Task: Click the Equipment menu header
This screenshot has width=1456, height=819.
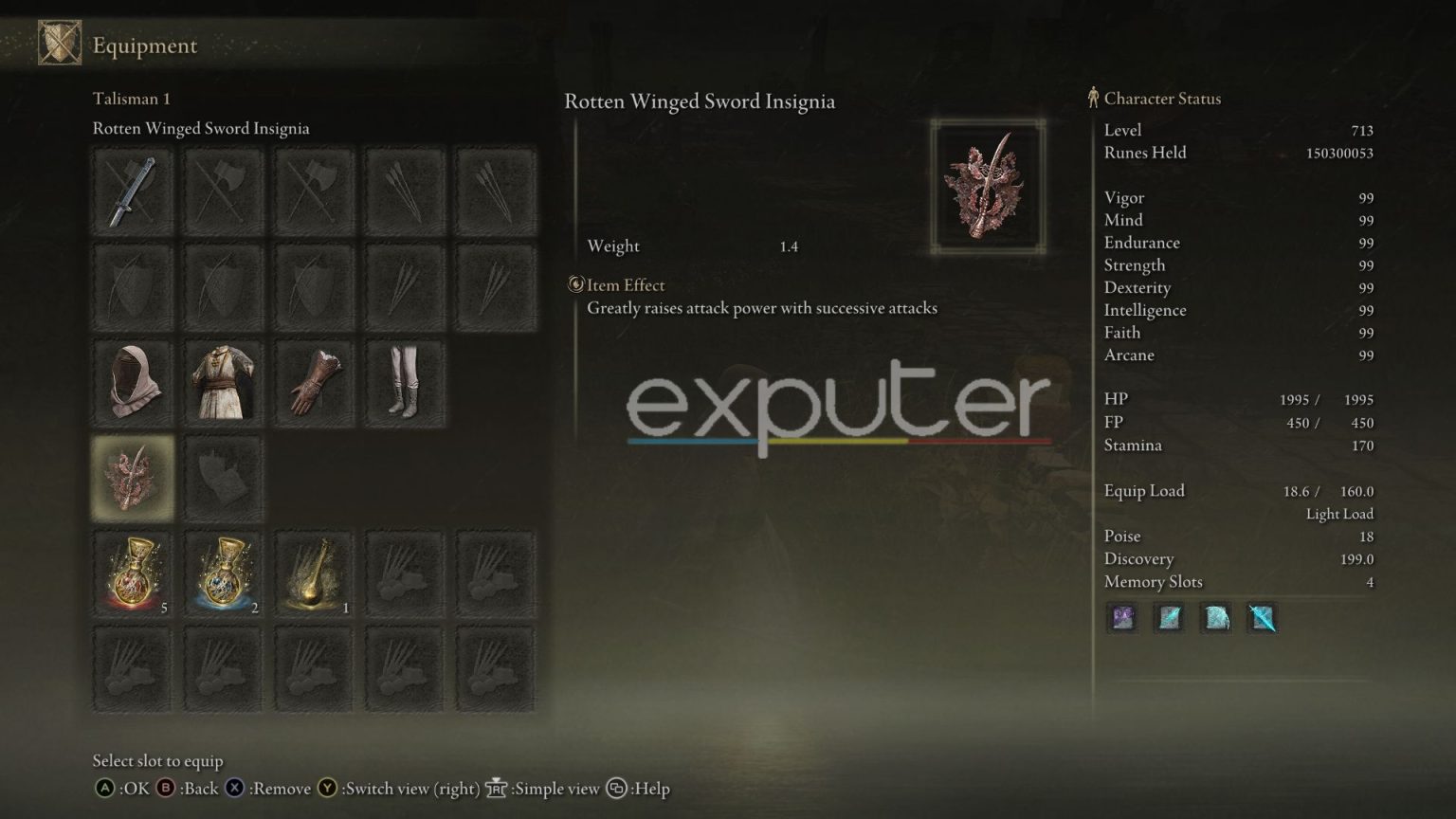Action: pyautogui.click(x=144, y=45)
